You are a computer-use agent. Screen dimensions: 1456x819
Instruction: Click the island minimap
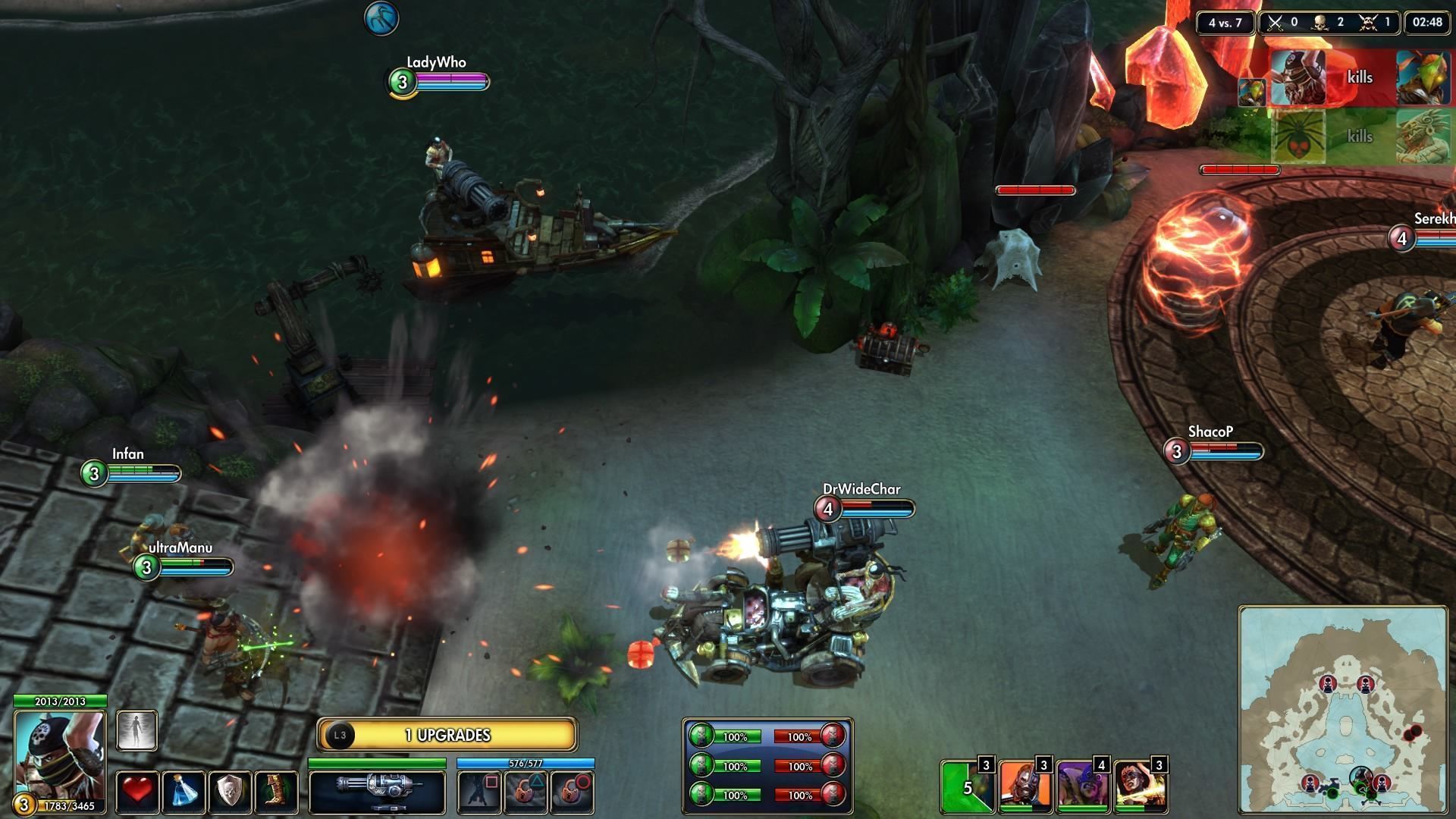coord(1343,709)
